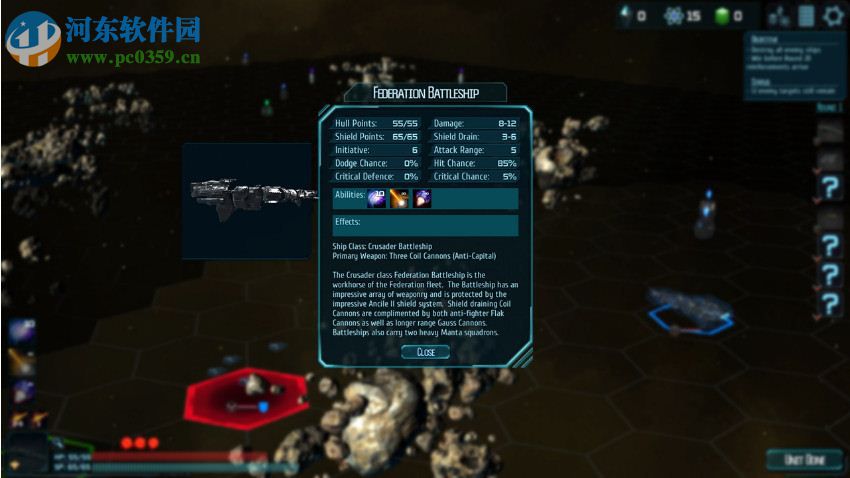Click the orange beam ability in the panel
The image size is (850, 478).
tap(399, 198)
